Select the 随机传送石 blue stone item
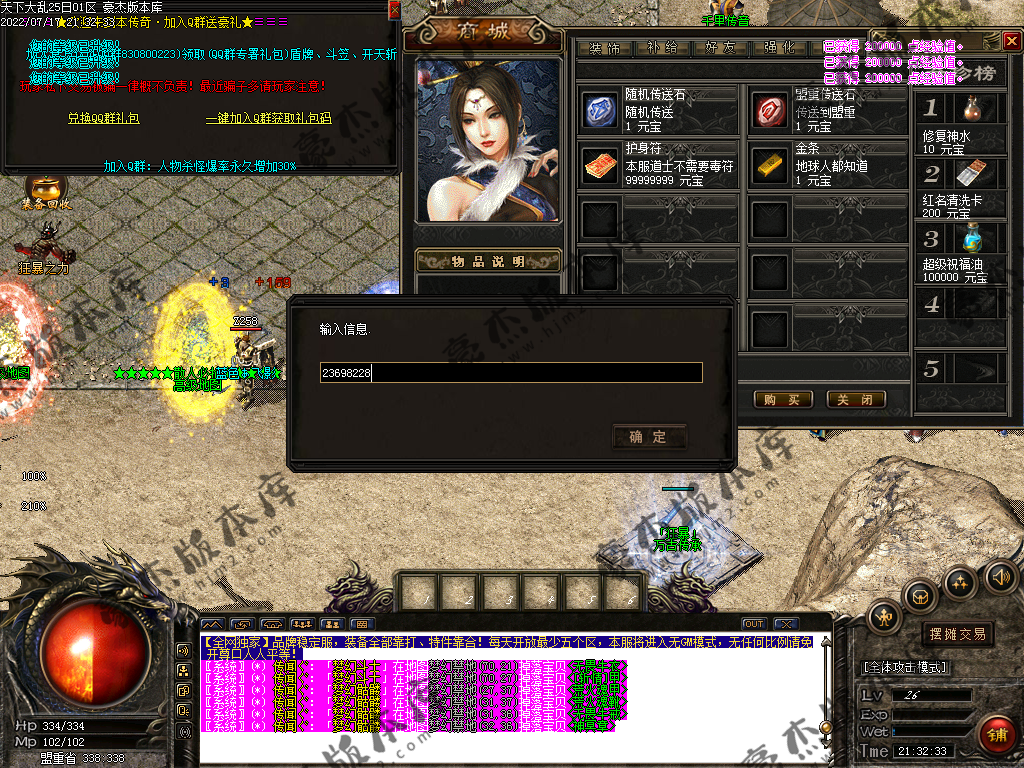The image size is (1024, 768). pyautogui.click(x=601, y=111)
